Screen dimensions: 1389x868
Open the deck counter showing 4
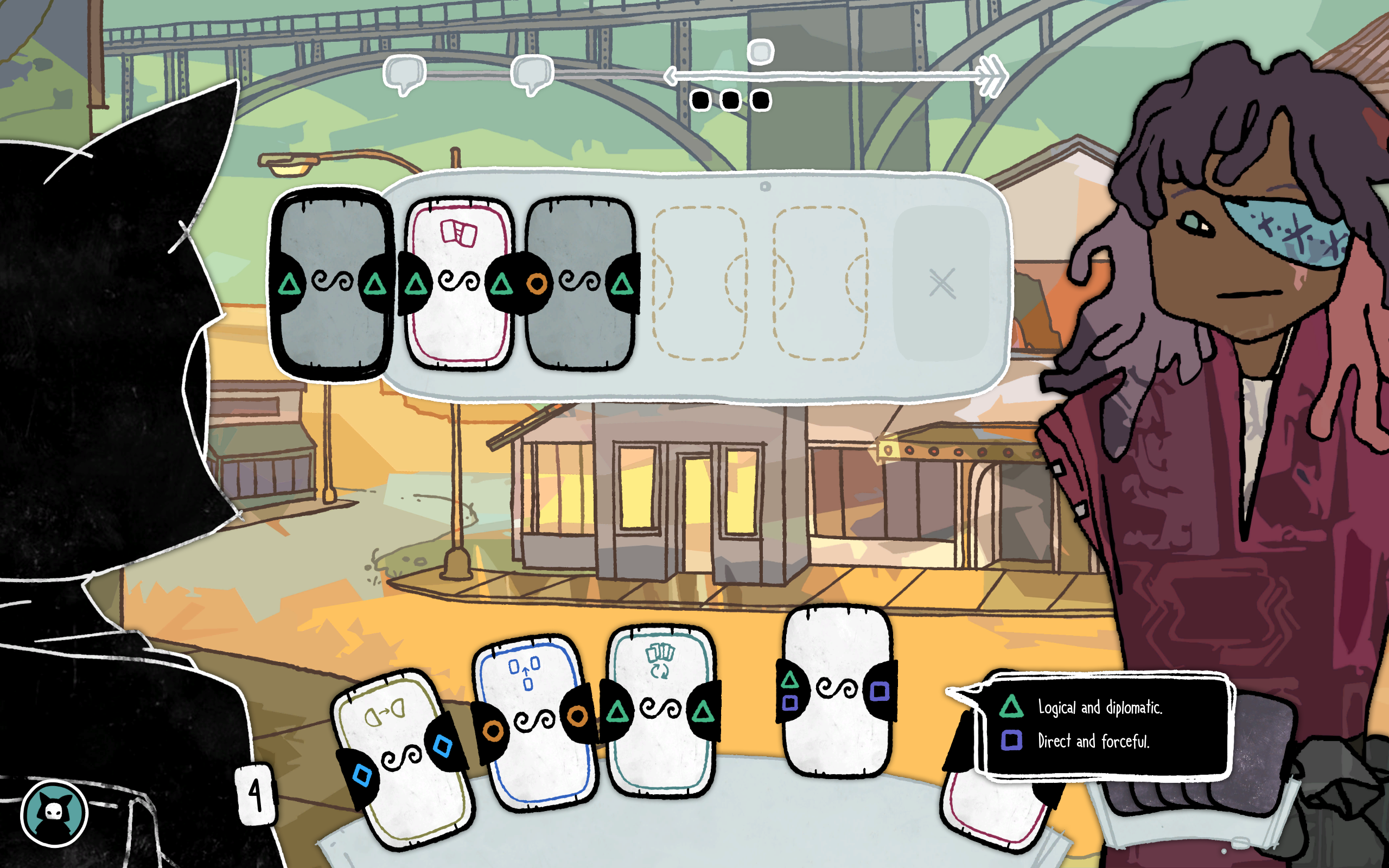click(256, 795)
